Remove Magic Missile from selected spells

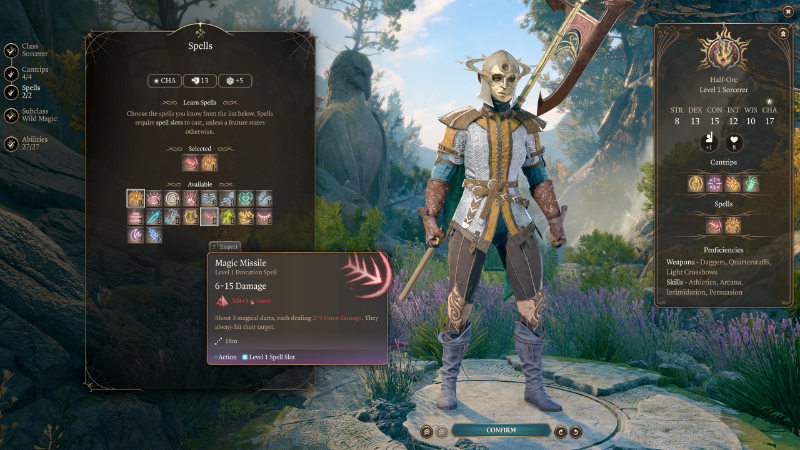click(191, 163)
